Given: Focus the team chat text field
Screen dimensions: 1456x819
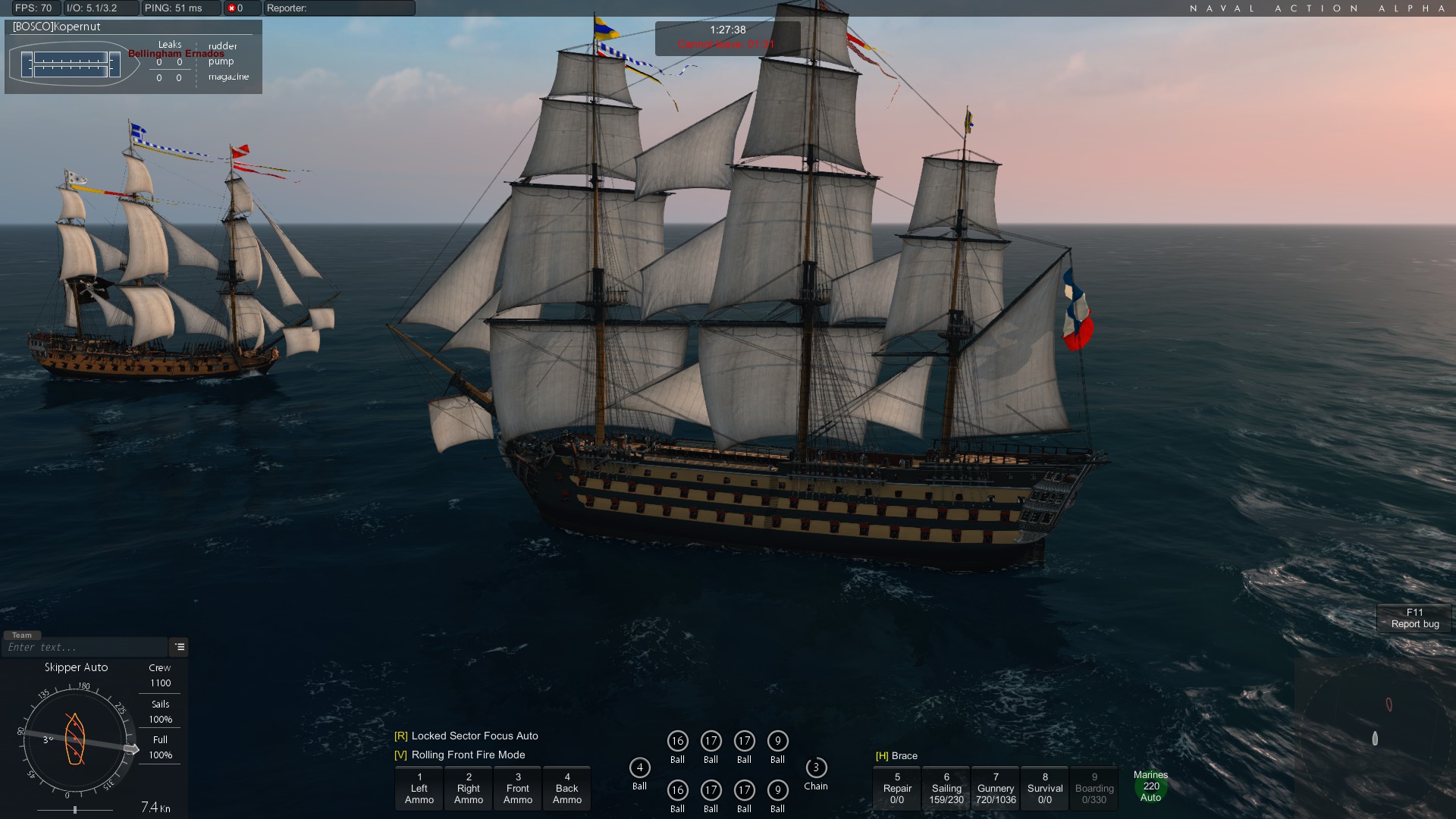Looking at the screenshot, I should (x=83, y=648).
